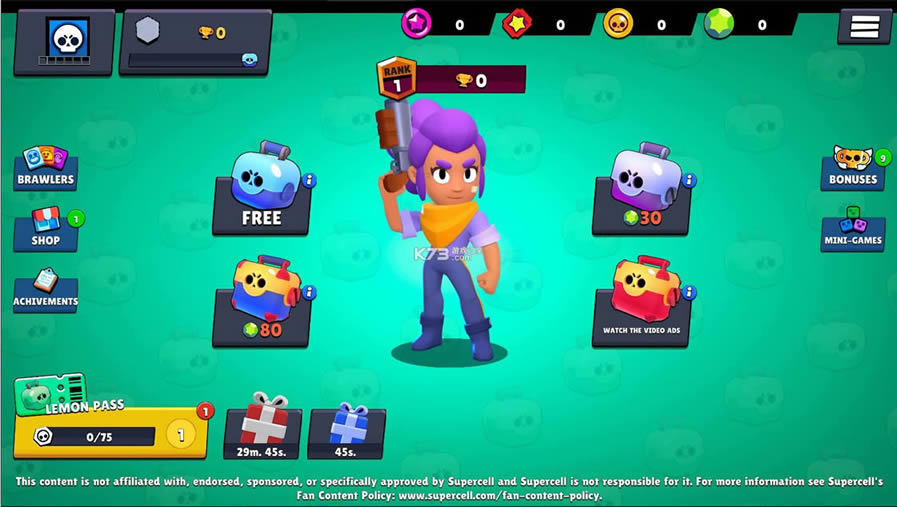The image size is (897, 507).
Task: Show info for the 80-gem box
Action: pyautogui.click(x=309, y=292)
